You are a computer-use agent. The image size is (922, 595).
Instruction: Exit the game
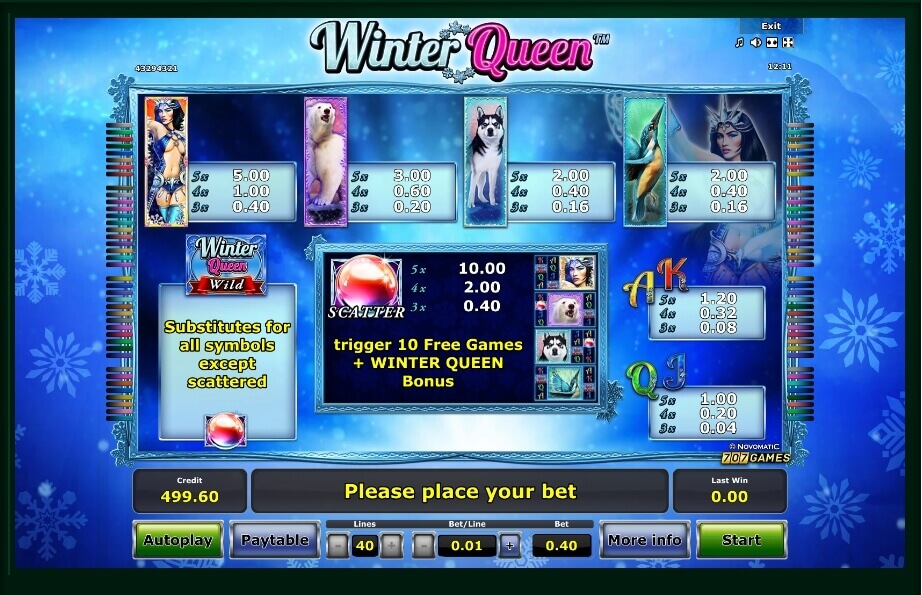tap(770, 26)
